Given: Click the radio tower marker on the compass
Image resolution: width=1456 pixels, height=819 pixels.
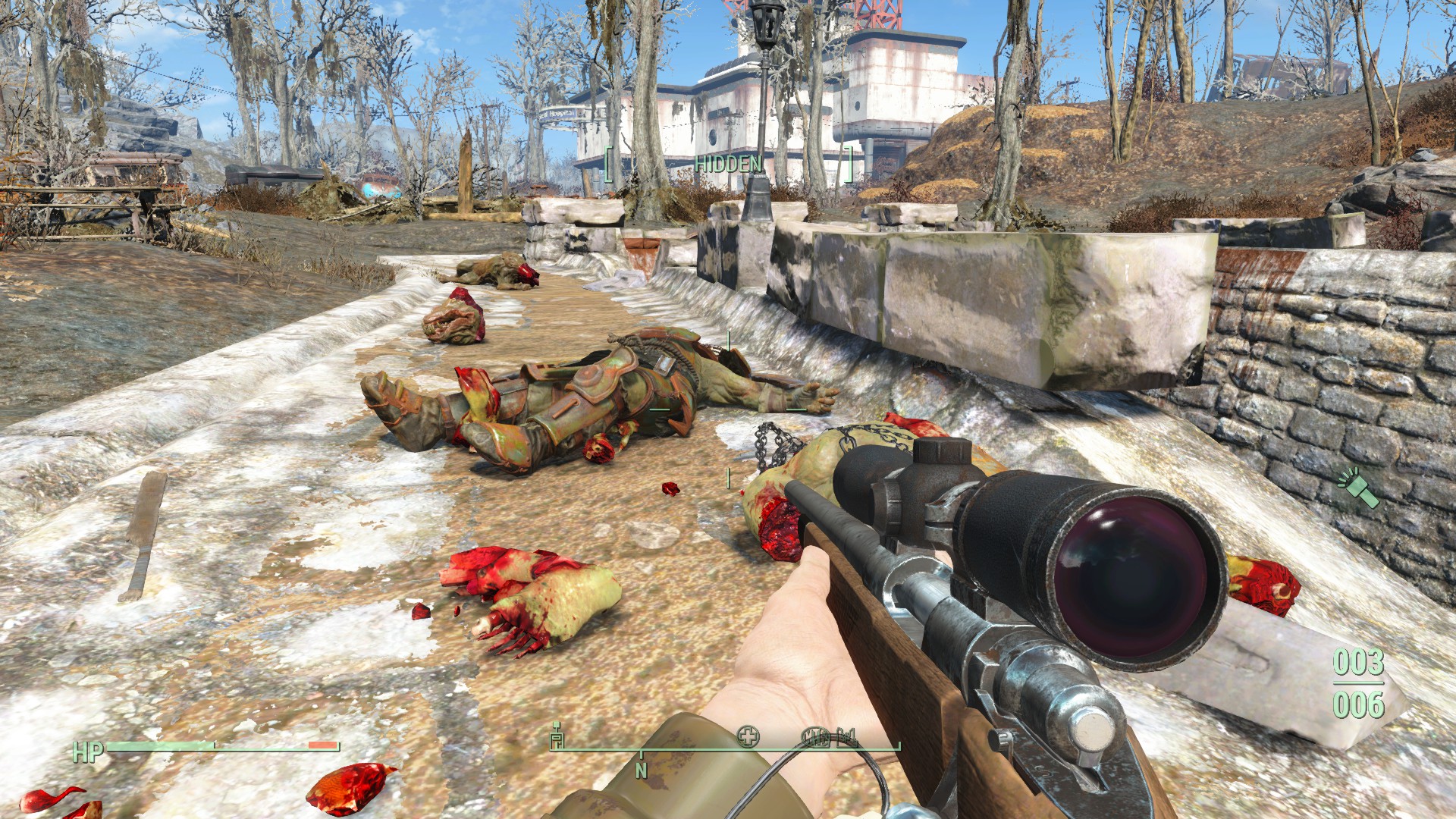Looking at the screenshot, I should [x=557, y=736].
